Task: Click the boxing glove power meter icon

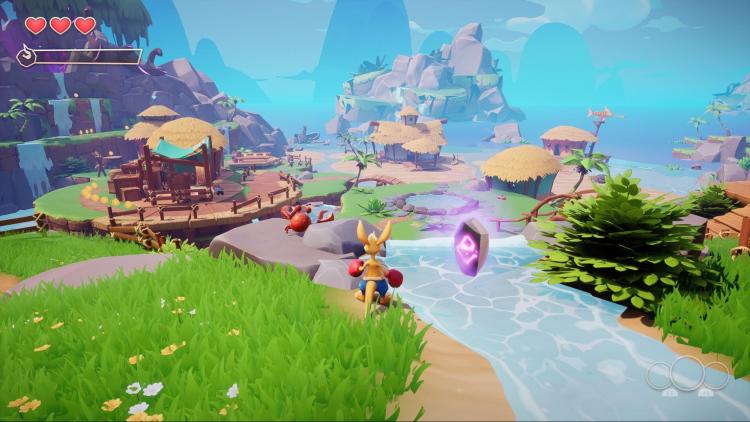Action: [x=26, y=56]
